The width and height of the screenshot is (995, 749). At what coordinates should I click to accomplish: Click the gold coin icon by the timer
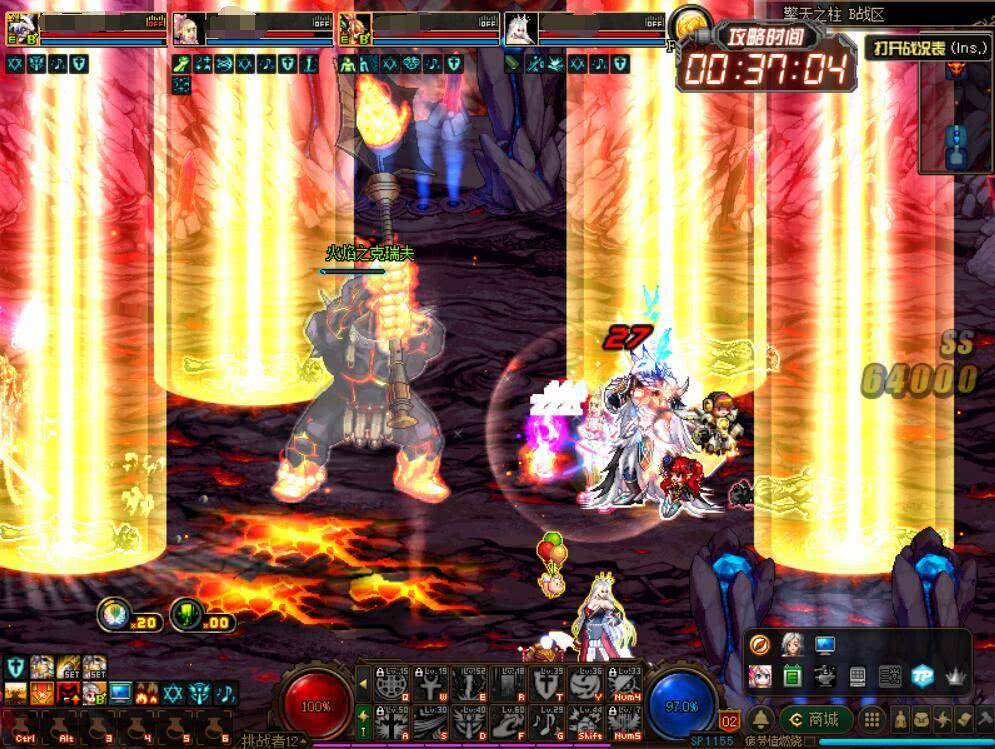pos(689,24)
